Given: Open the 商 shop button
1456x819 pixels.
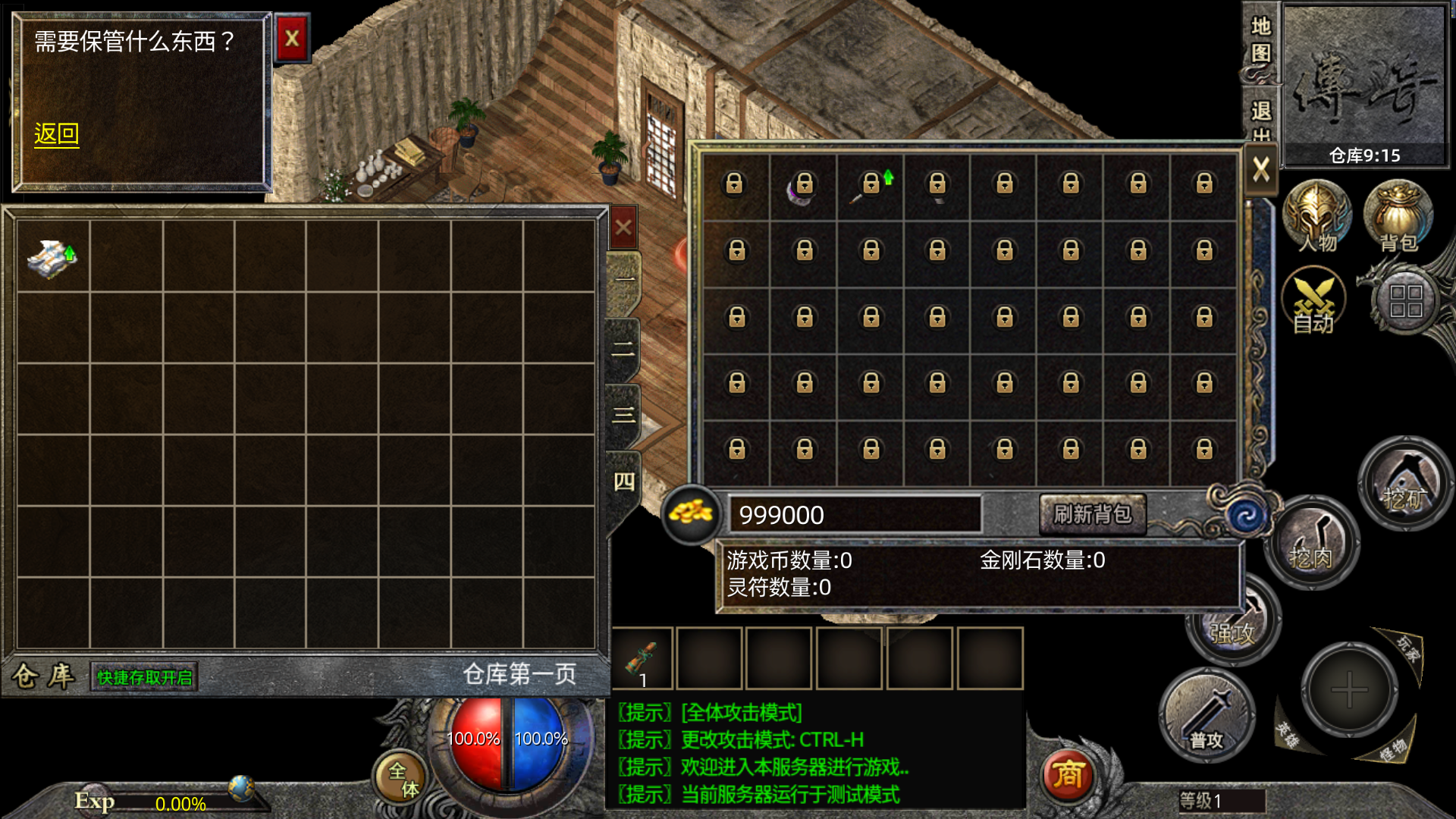Looking at the screenshot, I should coord(1068,775).
